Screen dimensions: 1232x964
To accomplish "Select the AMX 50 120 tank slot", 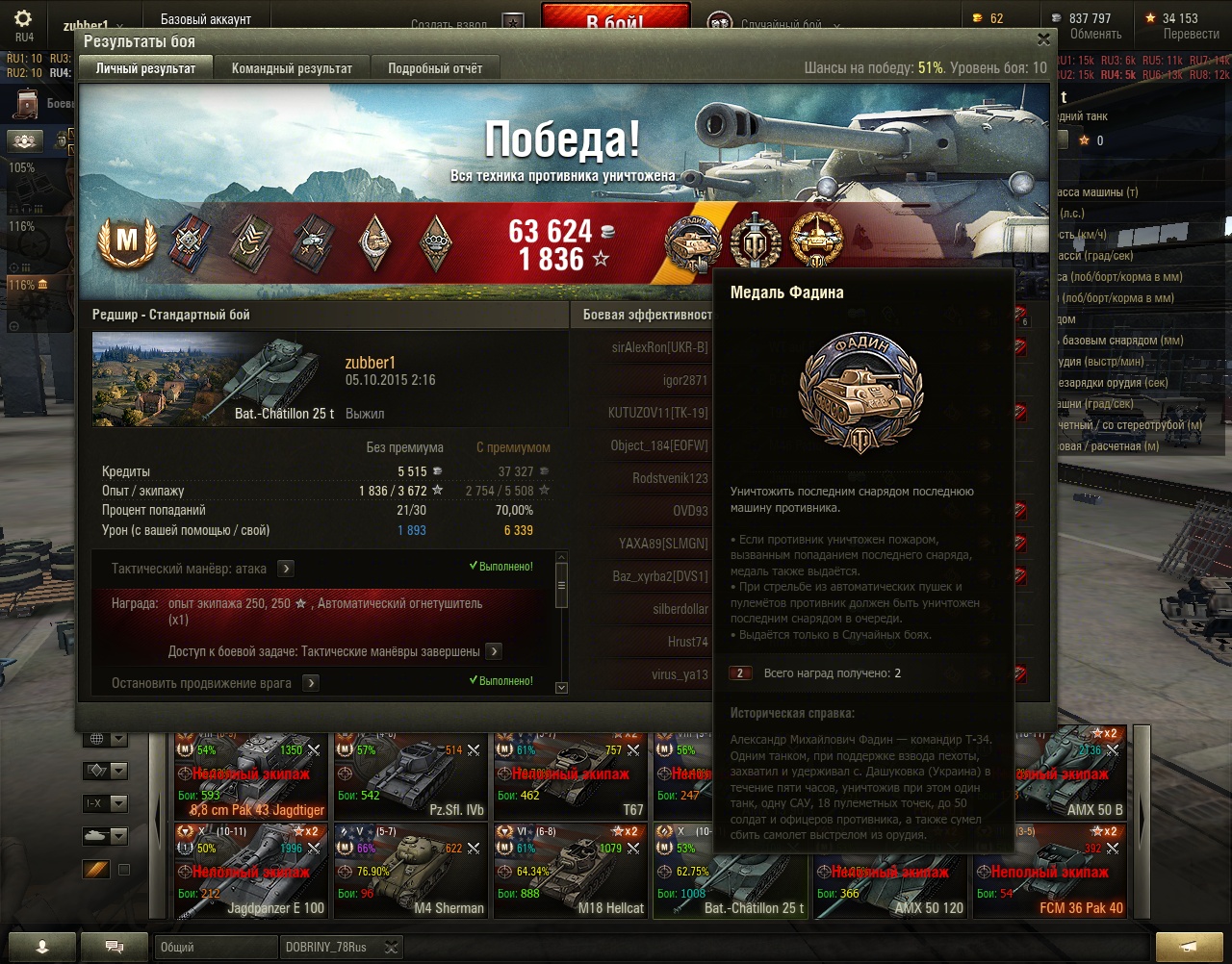I will 889,871.
